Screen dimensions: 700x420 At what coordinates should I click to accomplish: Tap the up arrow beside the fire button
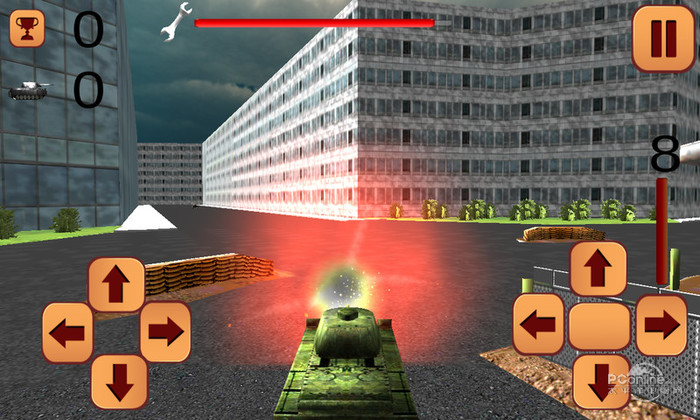click(598, 270)
